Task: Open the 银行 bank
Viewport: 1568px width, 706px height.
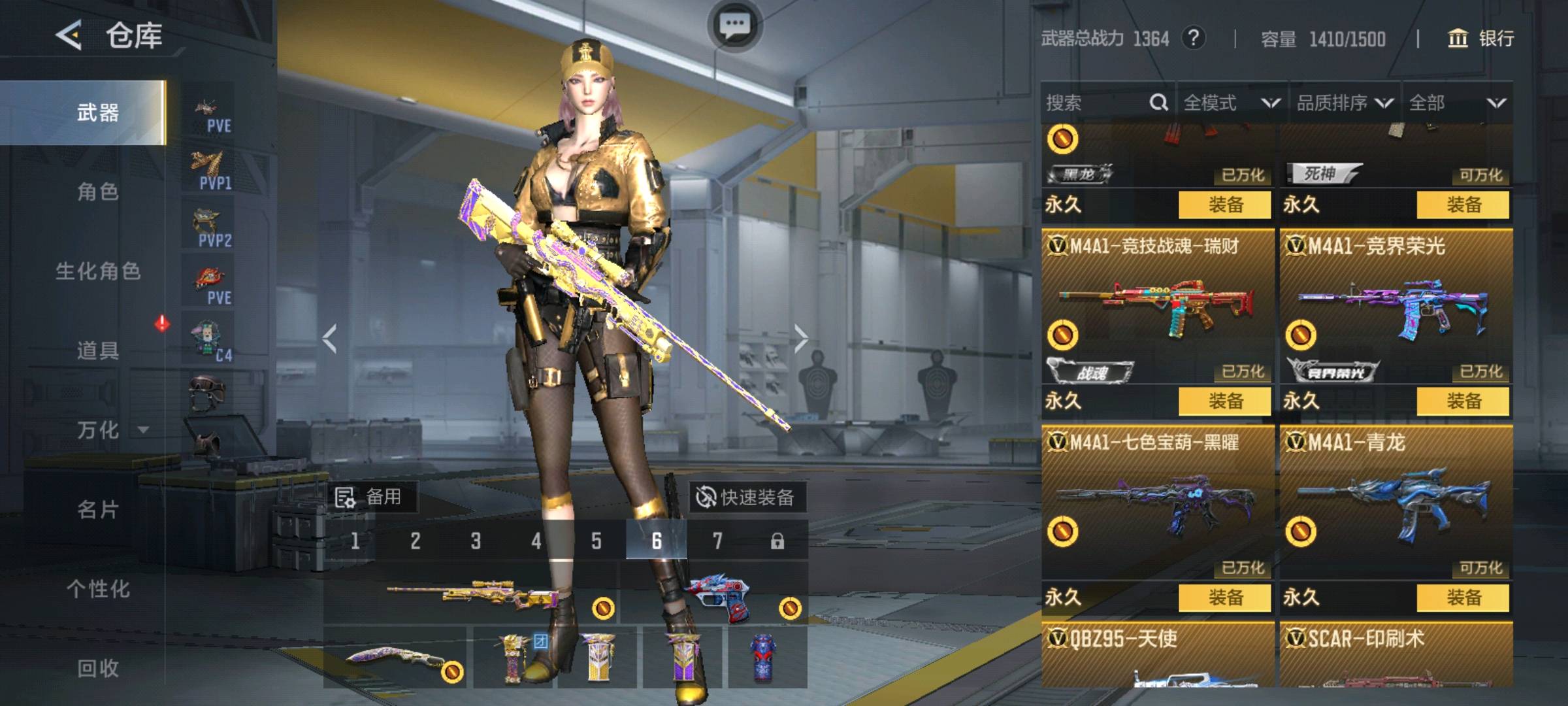Action: click(x=1481, y=39)
